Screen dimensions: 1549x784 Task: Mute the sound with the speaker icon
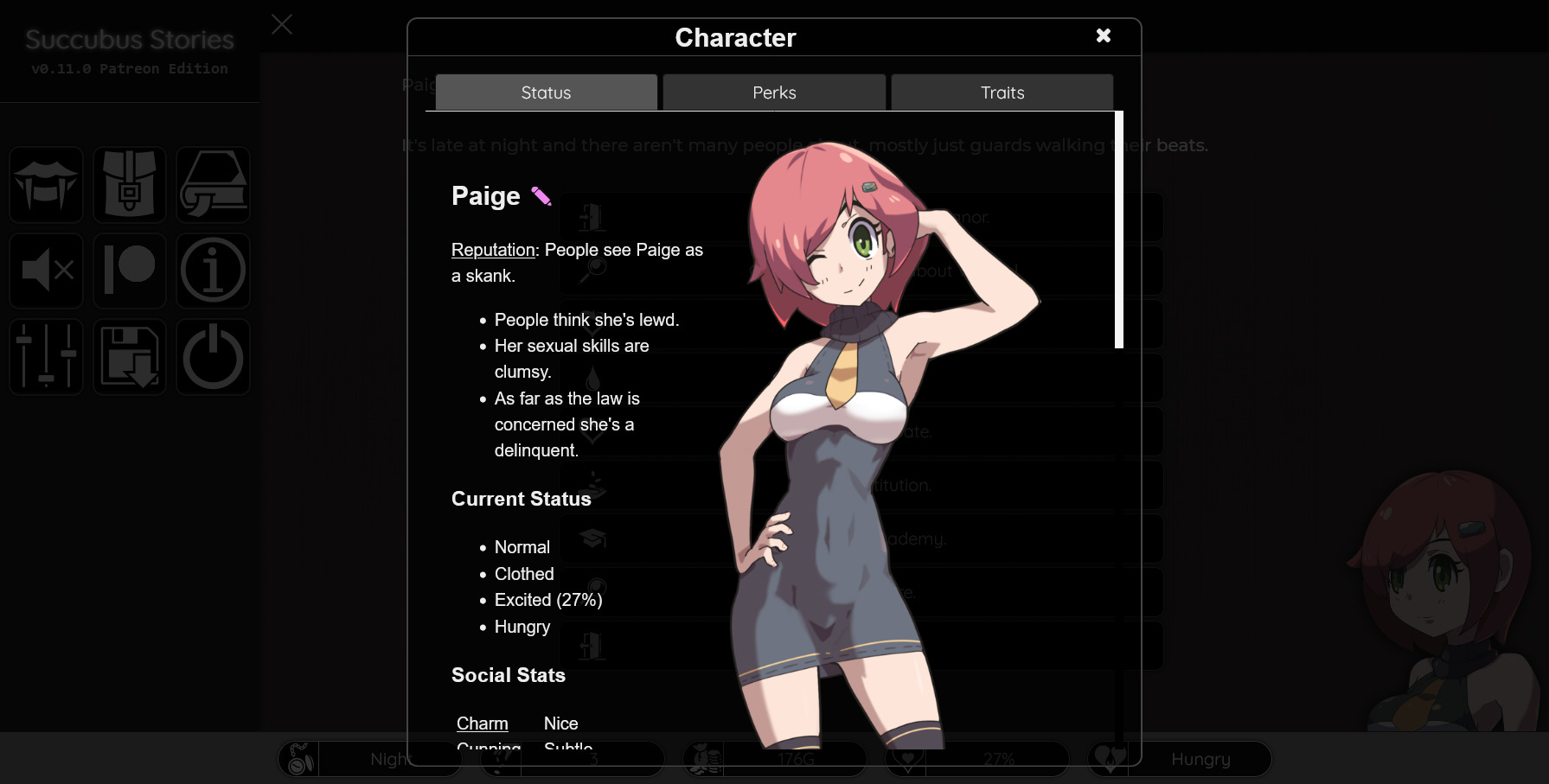click(46, 271)
